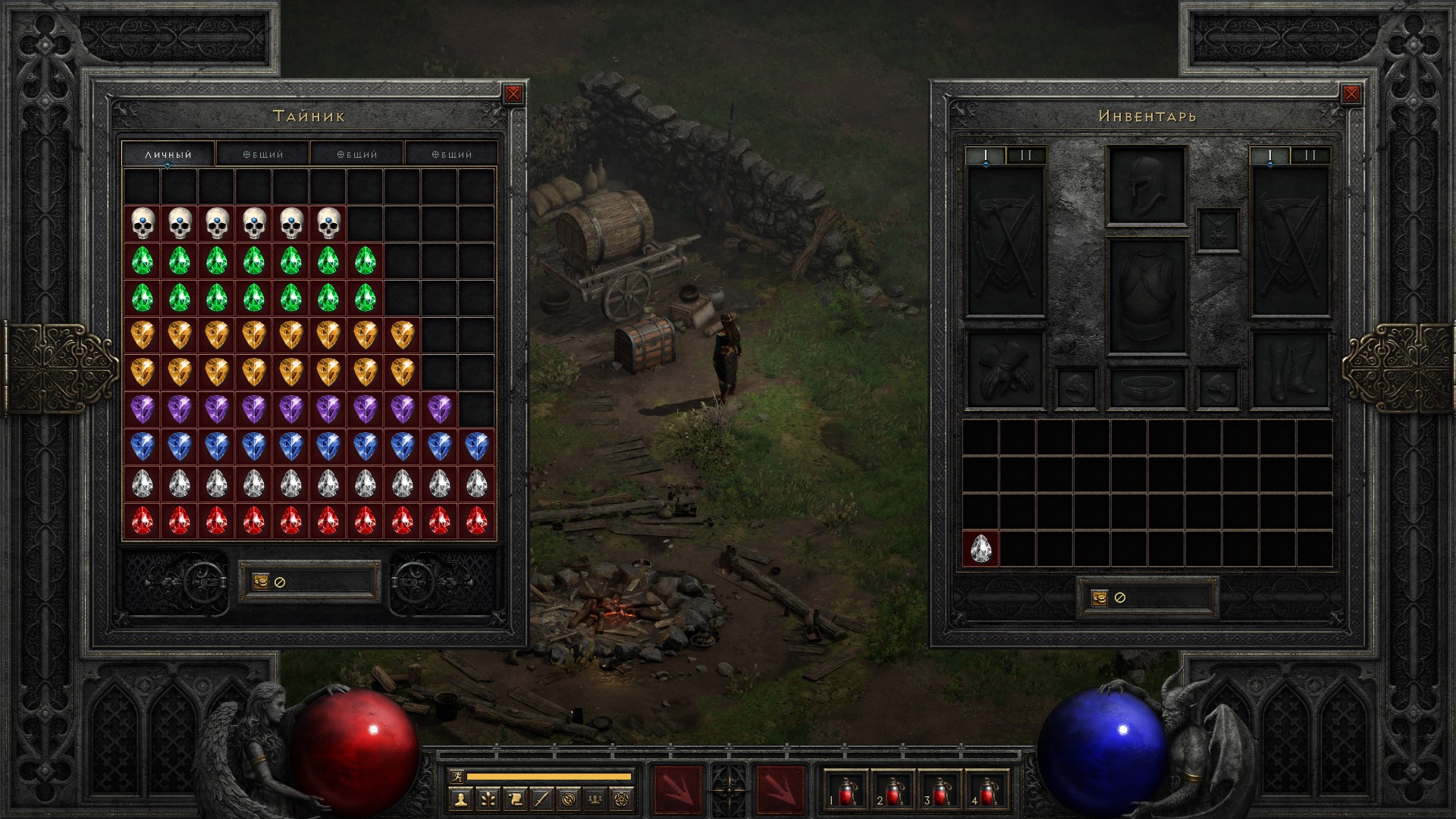
Task: Switch to the Личный stash tab
Action: coord(168,154)
